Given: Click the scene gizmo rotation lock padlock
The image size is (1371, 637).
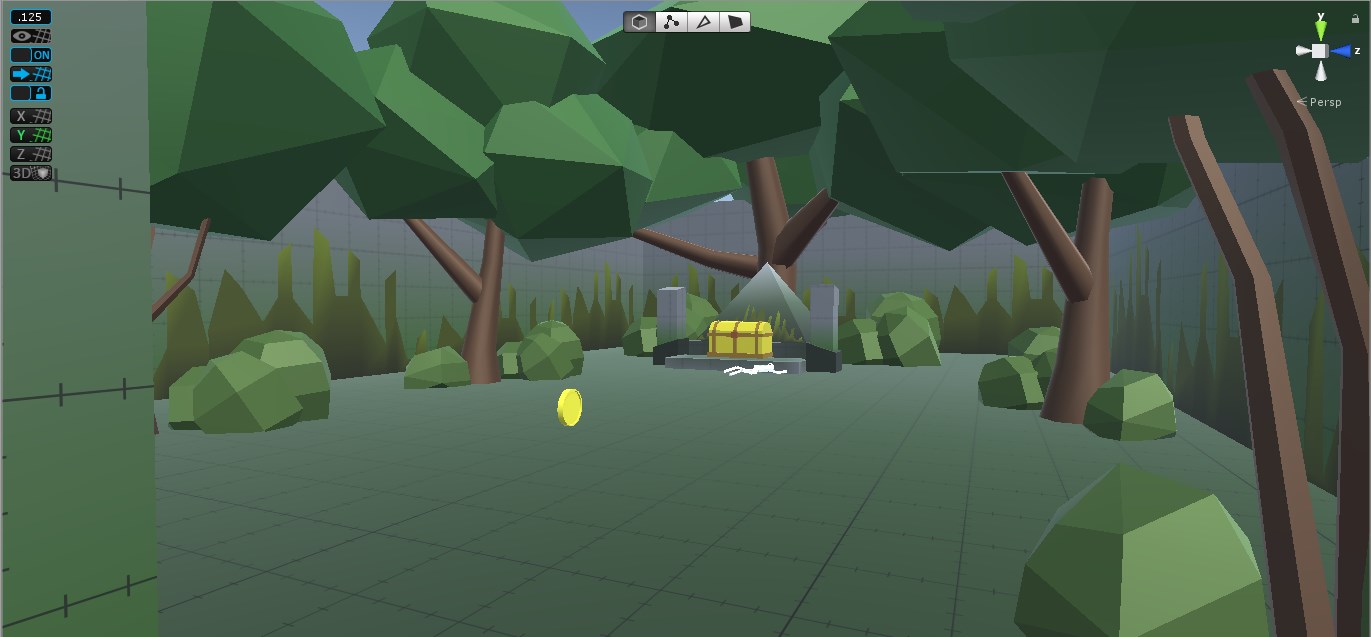Looking at the screenshot, I should tap(1355, 19).
